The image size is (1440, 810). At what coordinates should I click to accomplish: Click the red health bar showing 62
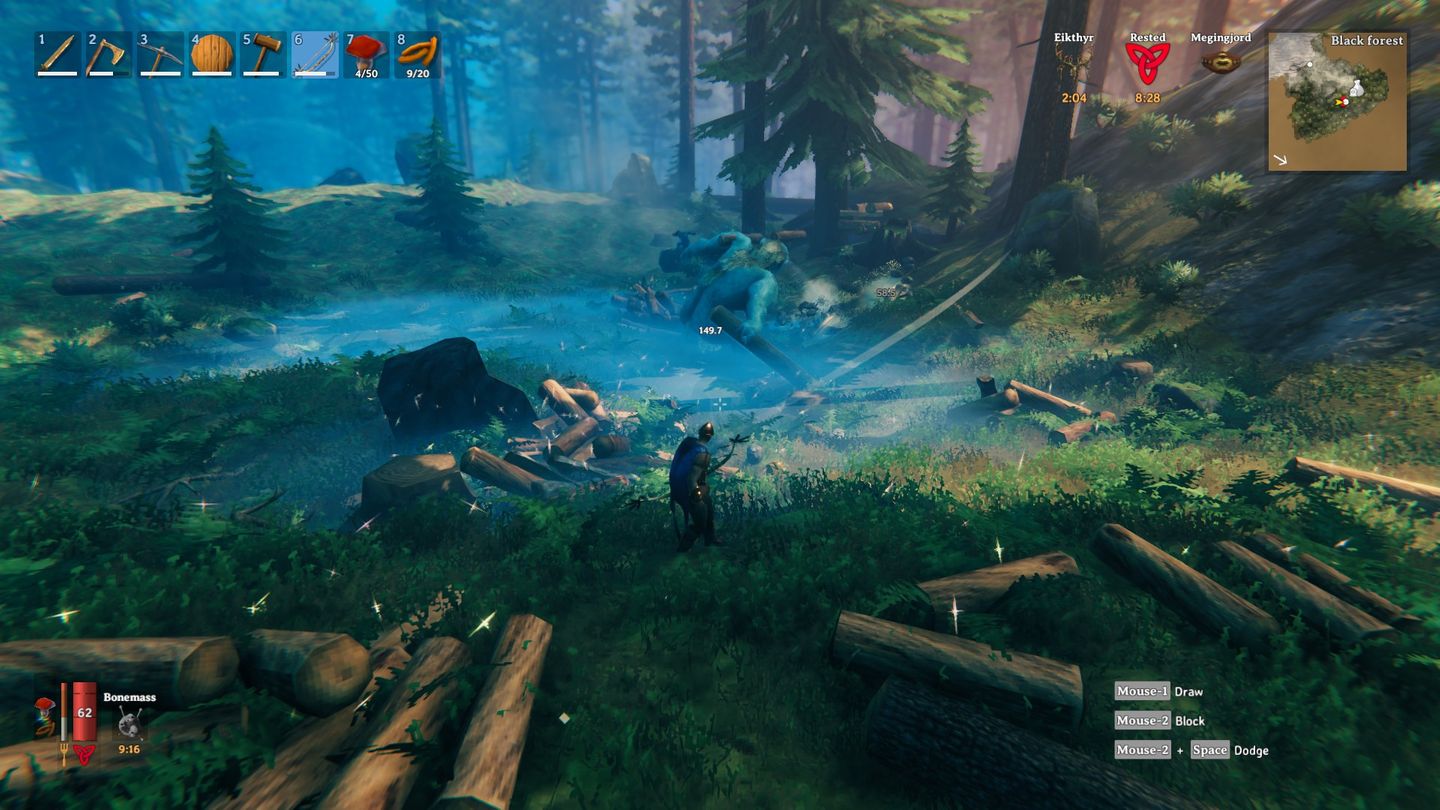(x=84, y=712)
